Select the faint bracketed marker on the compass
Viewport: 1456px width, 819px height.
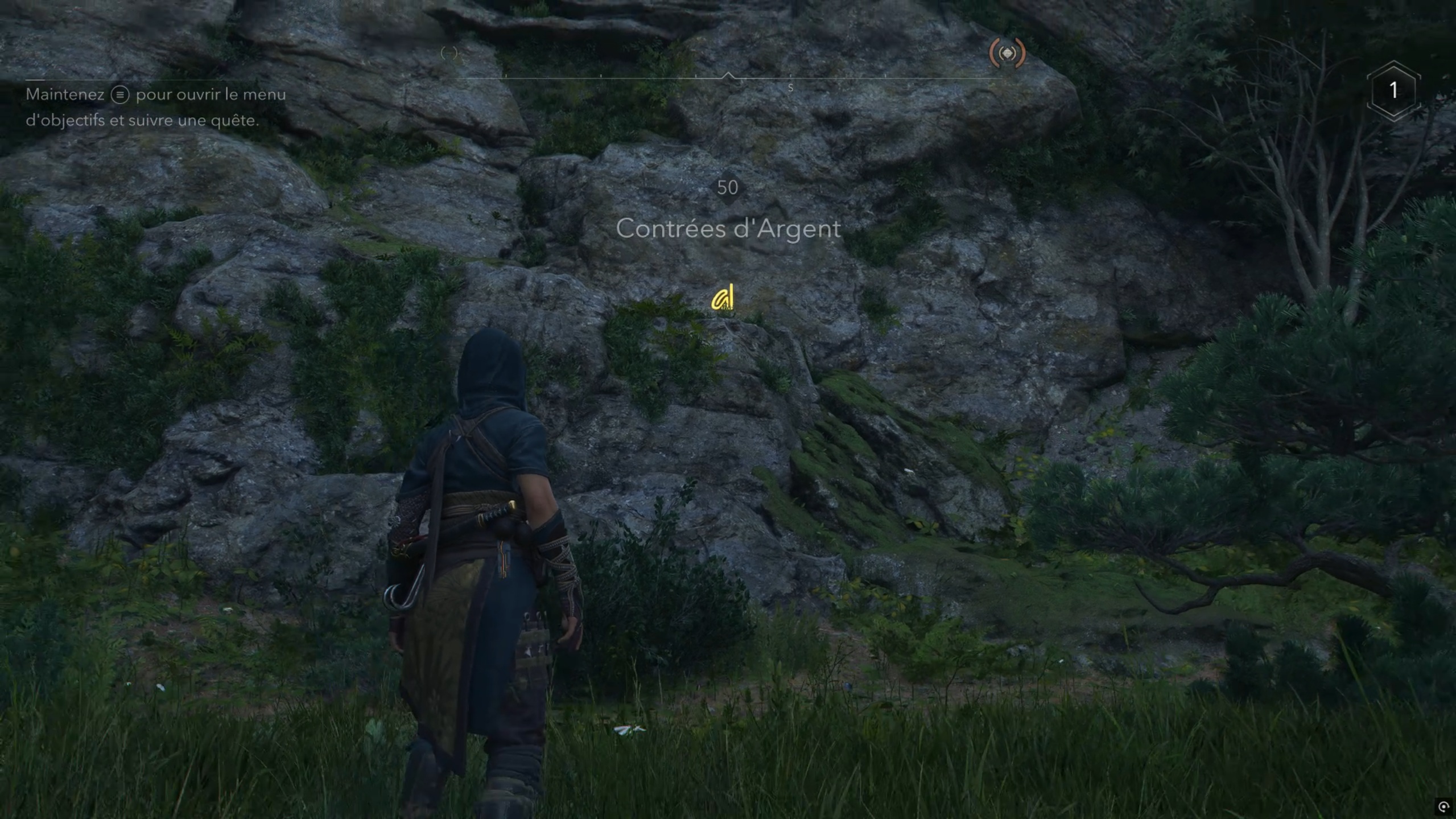449,54
